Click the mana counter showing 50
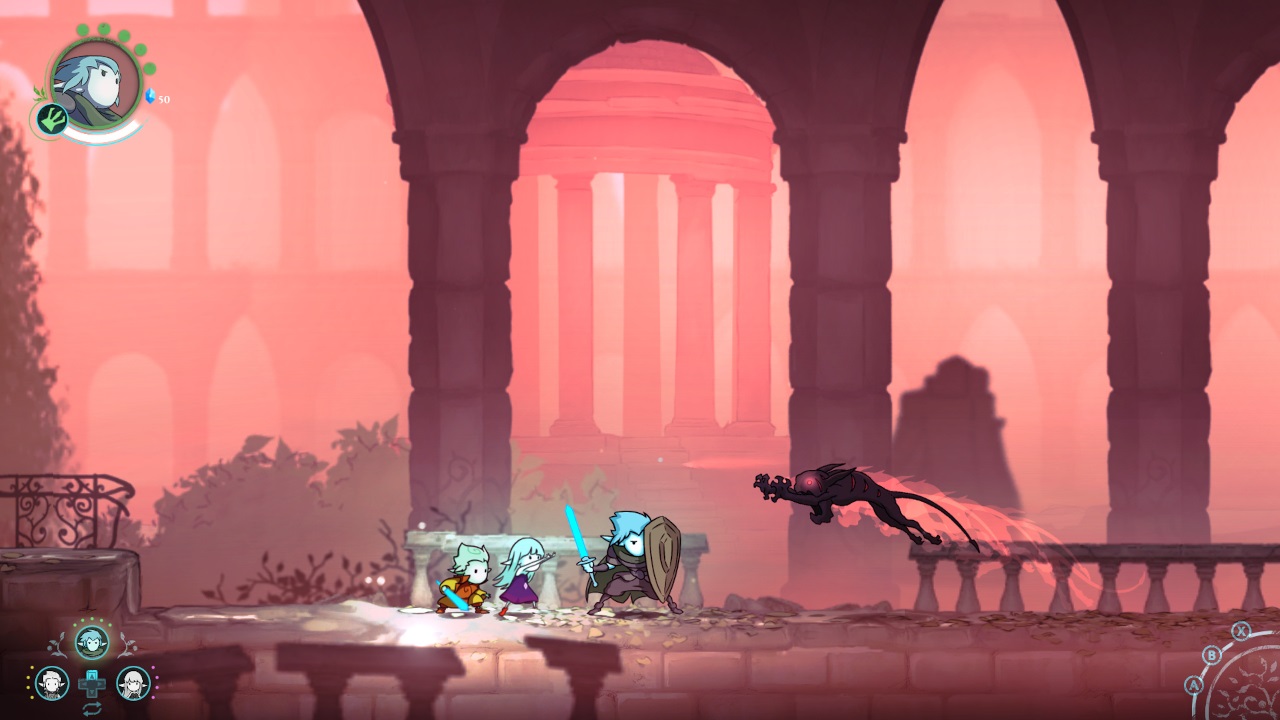Screen dimensions: 1280x720 pyautogui.click(x=164, y=99)
